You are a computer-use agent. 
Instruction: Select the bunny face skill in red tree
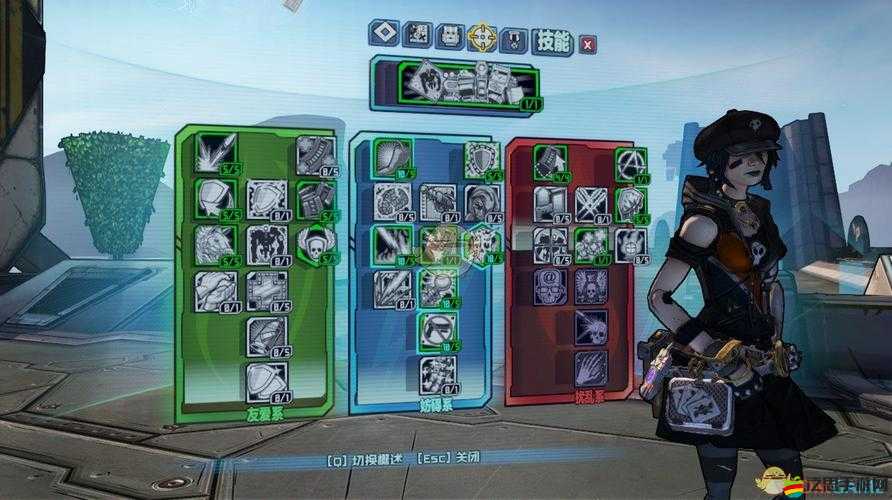tap(630, 243)
